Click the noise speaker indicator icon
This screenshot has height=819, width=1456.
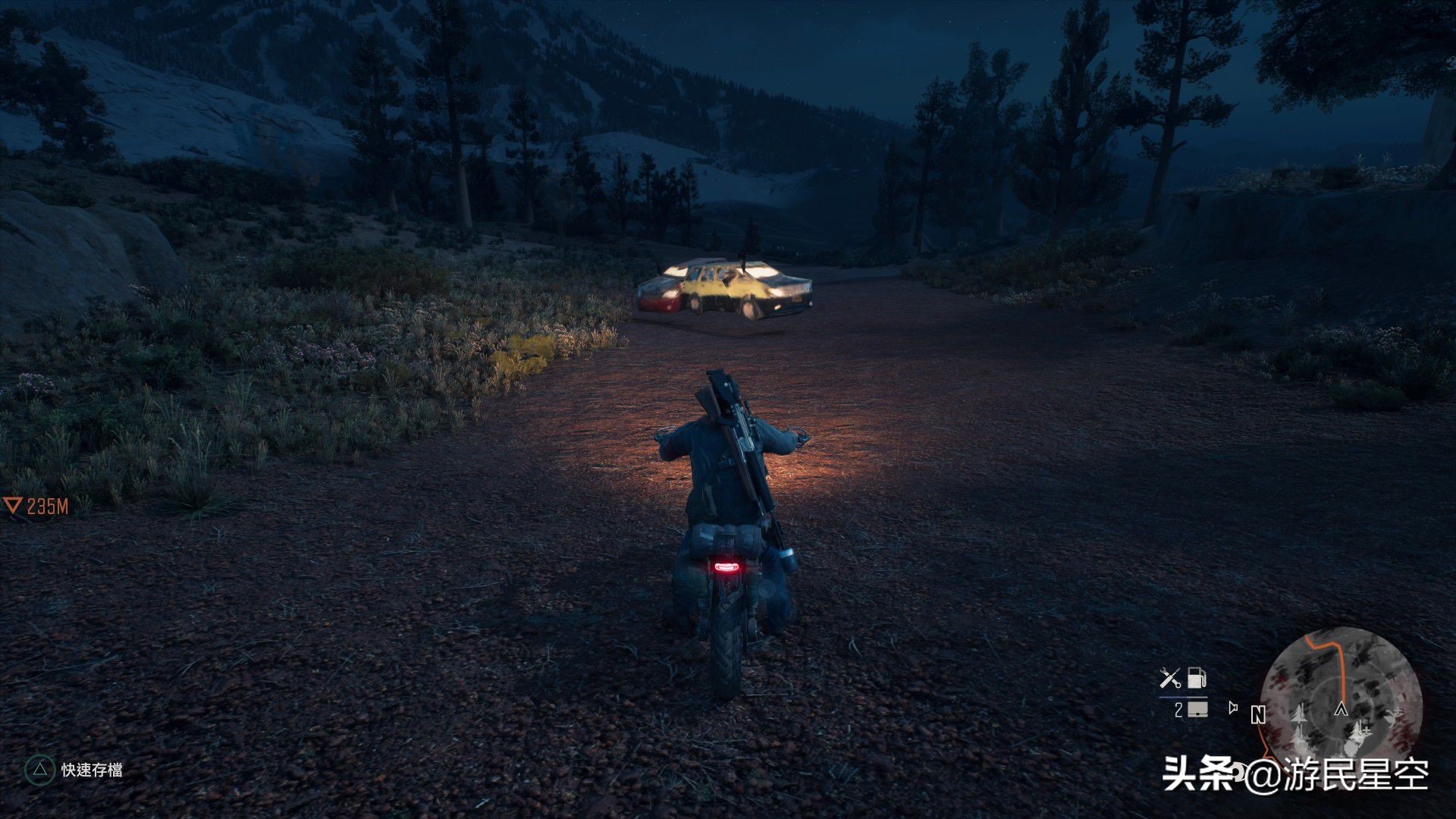[1234, 708]
